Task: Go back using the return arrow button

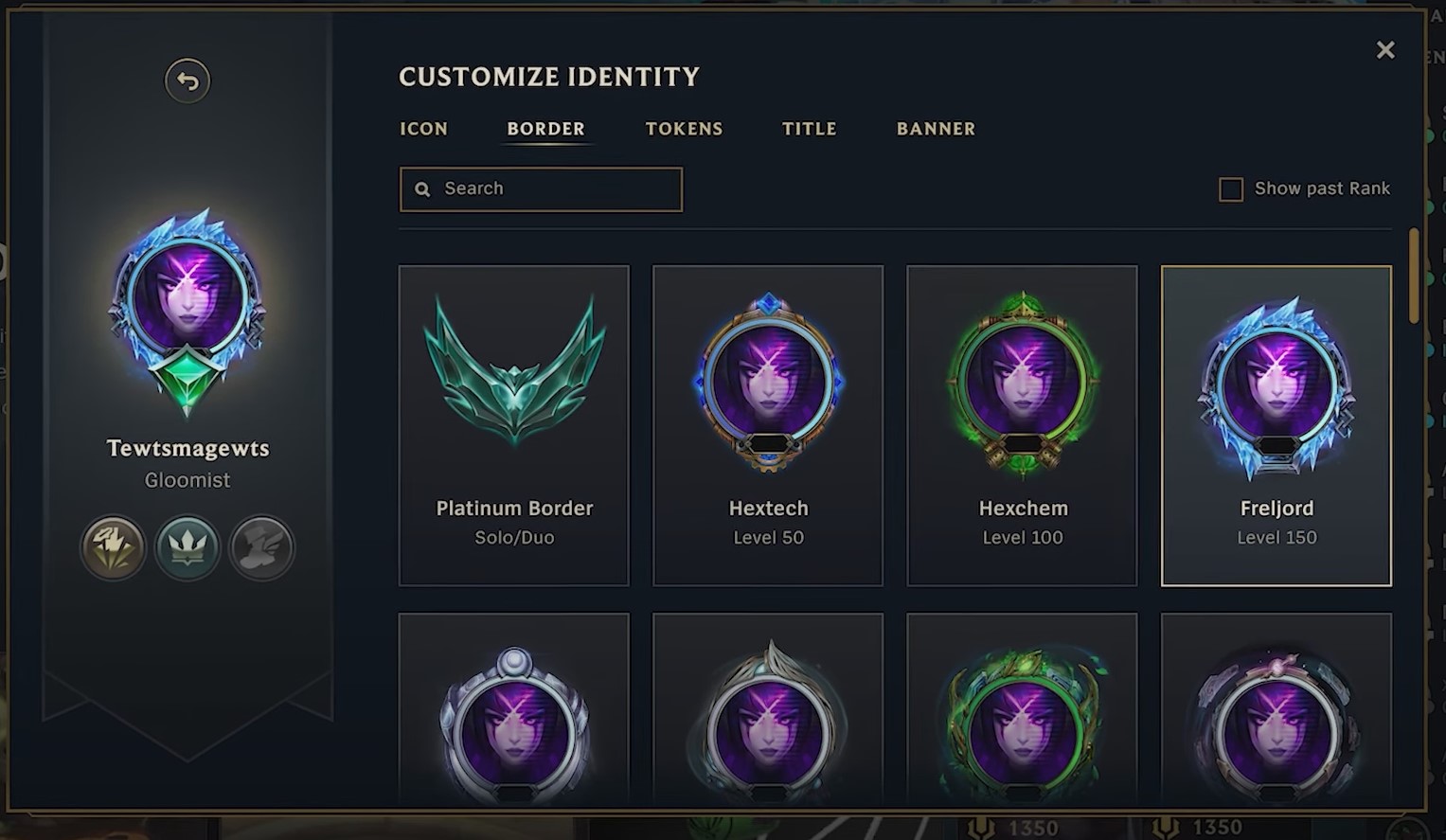Action: 187,81
